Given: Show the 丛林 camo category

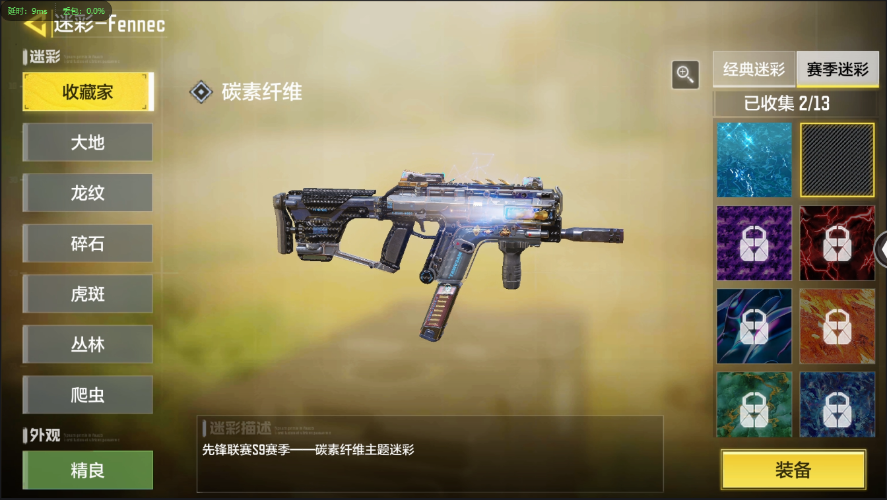Looking at the screenshot, I should pos(88,344).
